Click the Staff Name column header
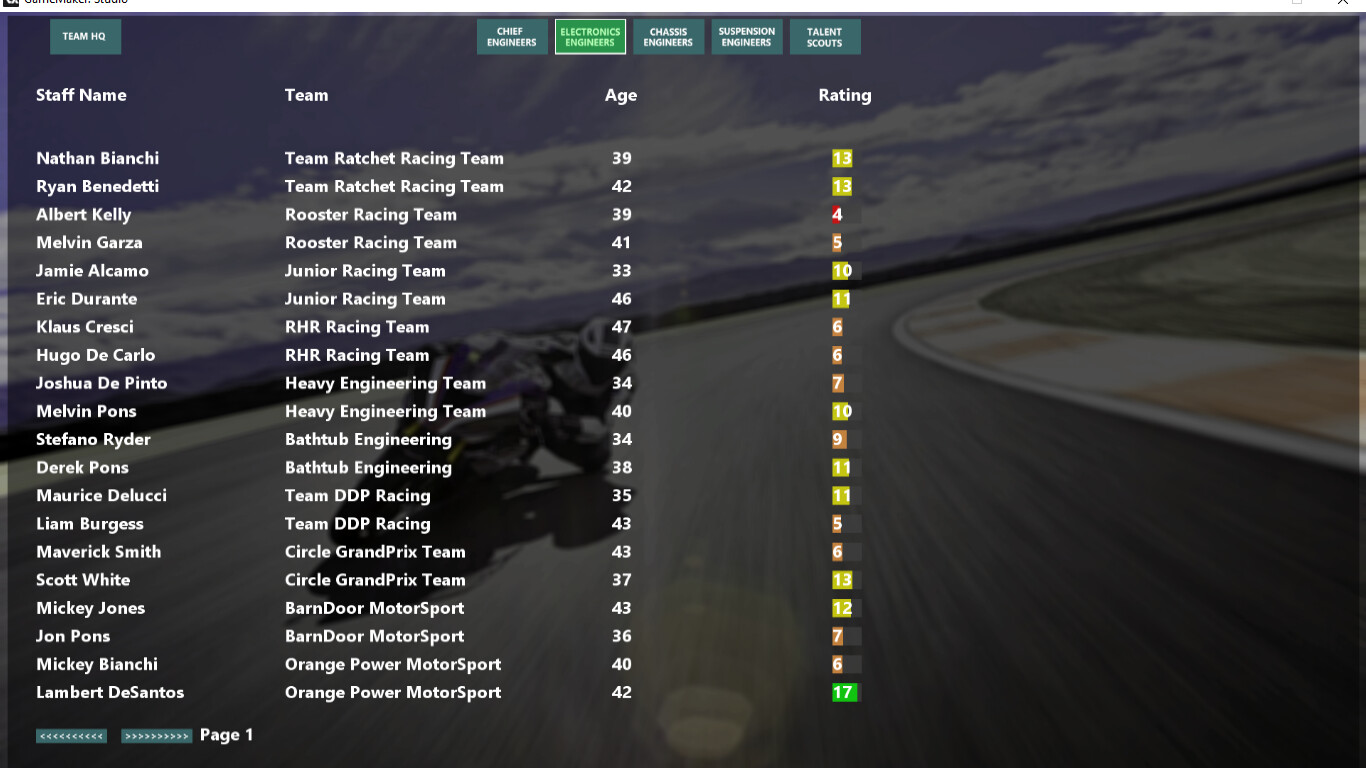This screenshot has width=1366, height=768. point(81,95)
